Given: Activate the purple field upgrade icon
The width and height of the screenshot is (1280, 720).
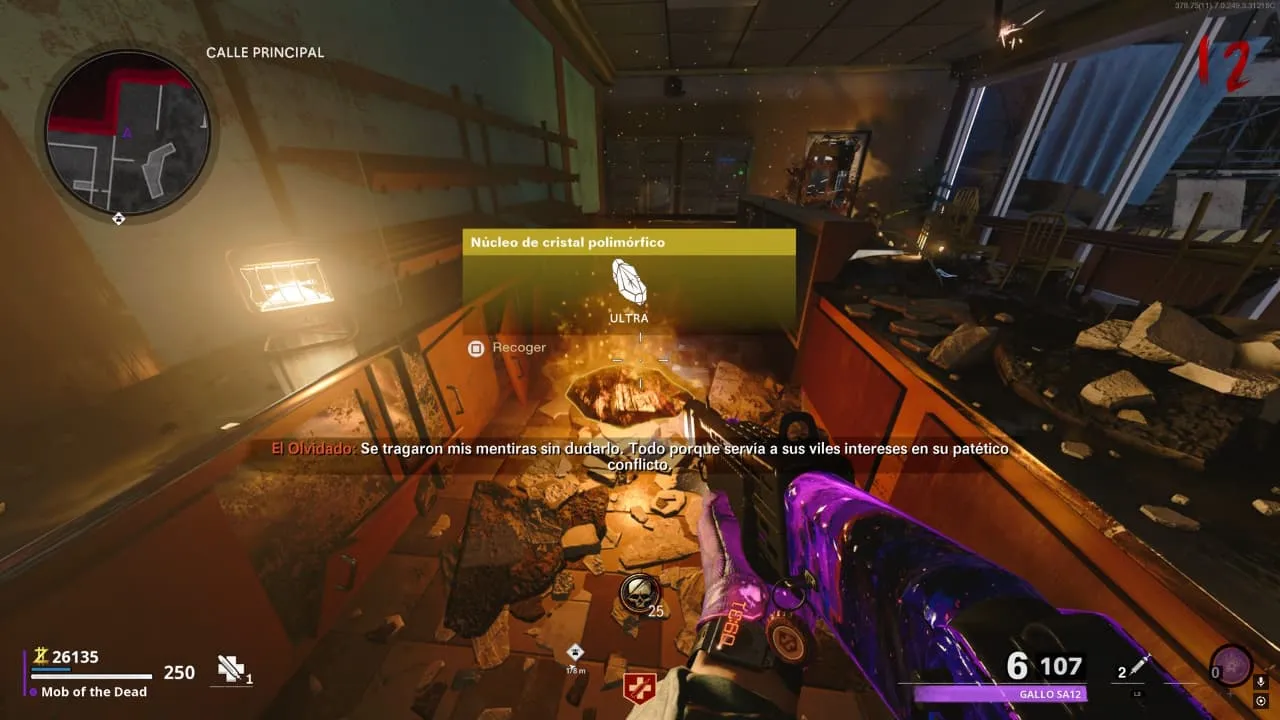Looking at the screenshot, I should tap(1231, 666).
